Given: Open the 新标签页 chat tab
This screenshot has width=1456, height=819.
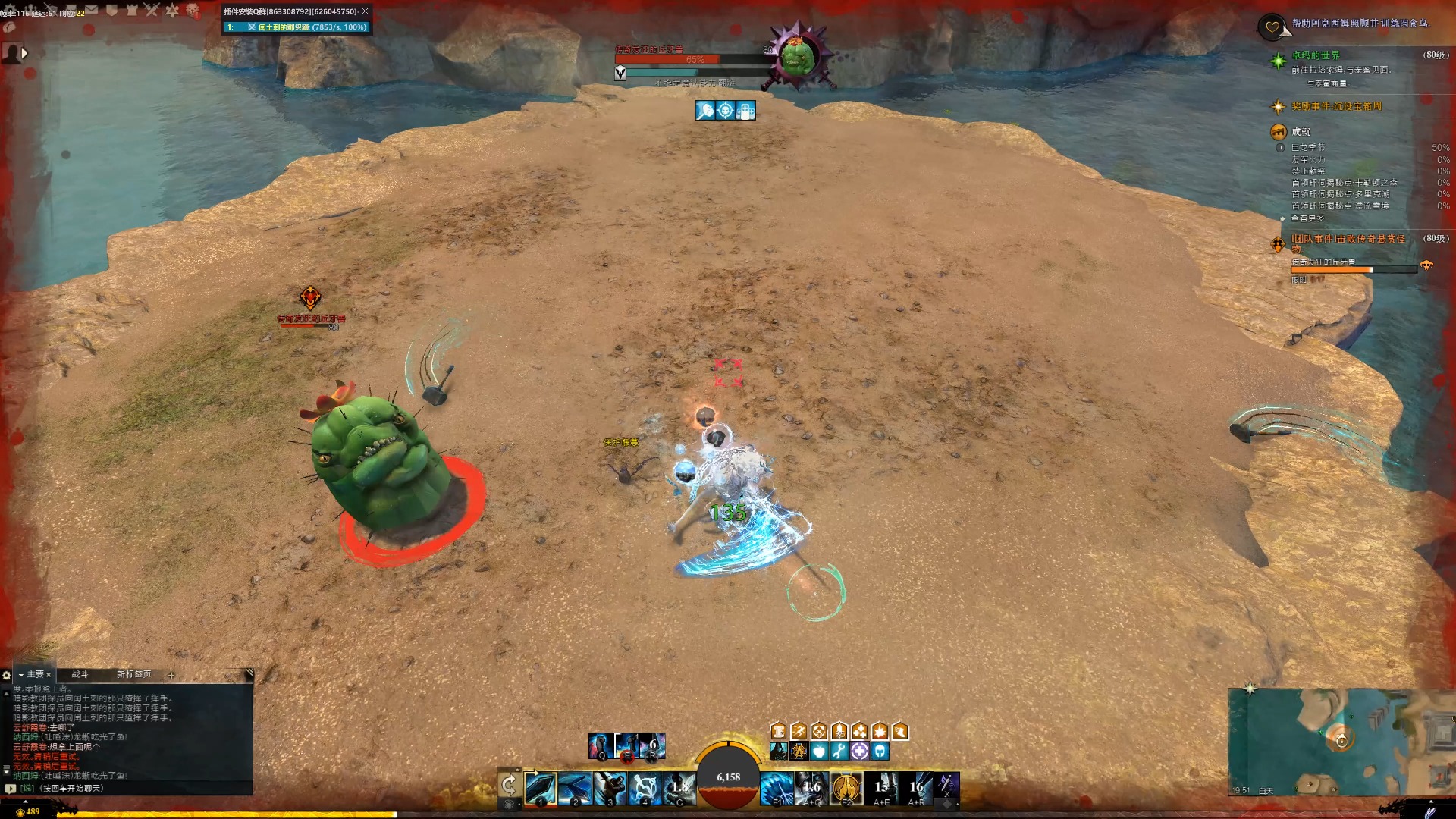Looking at the screenshot, I should (133, 674).
